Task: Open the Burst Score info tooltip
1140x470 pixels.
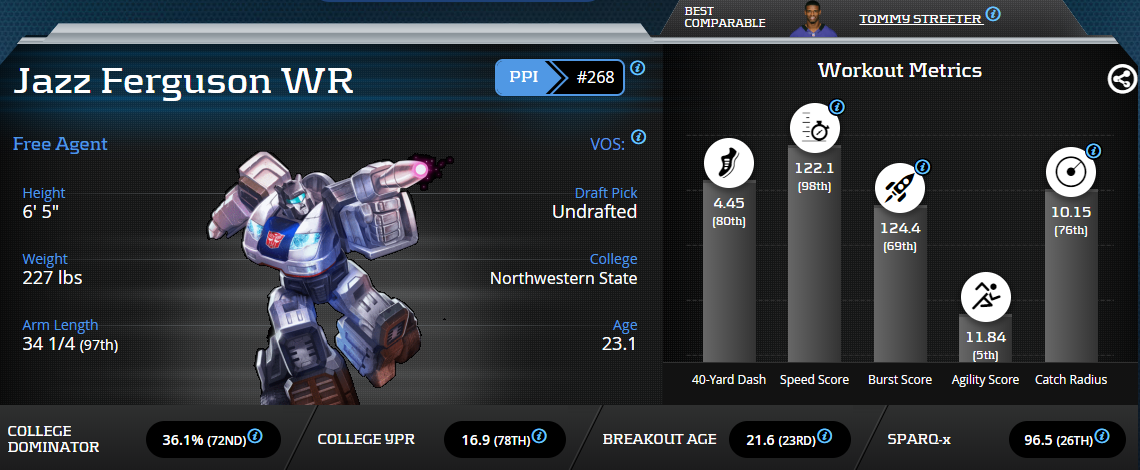Action: pos(923,167)
